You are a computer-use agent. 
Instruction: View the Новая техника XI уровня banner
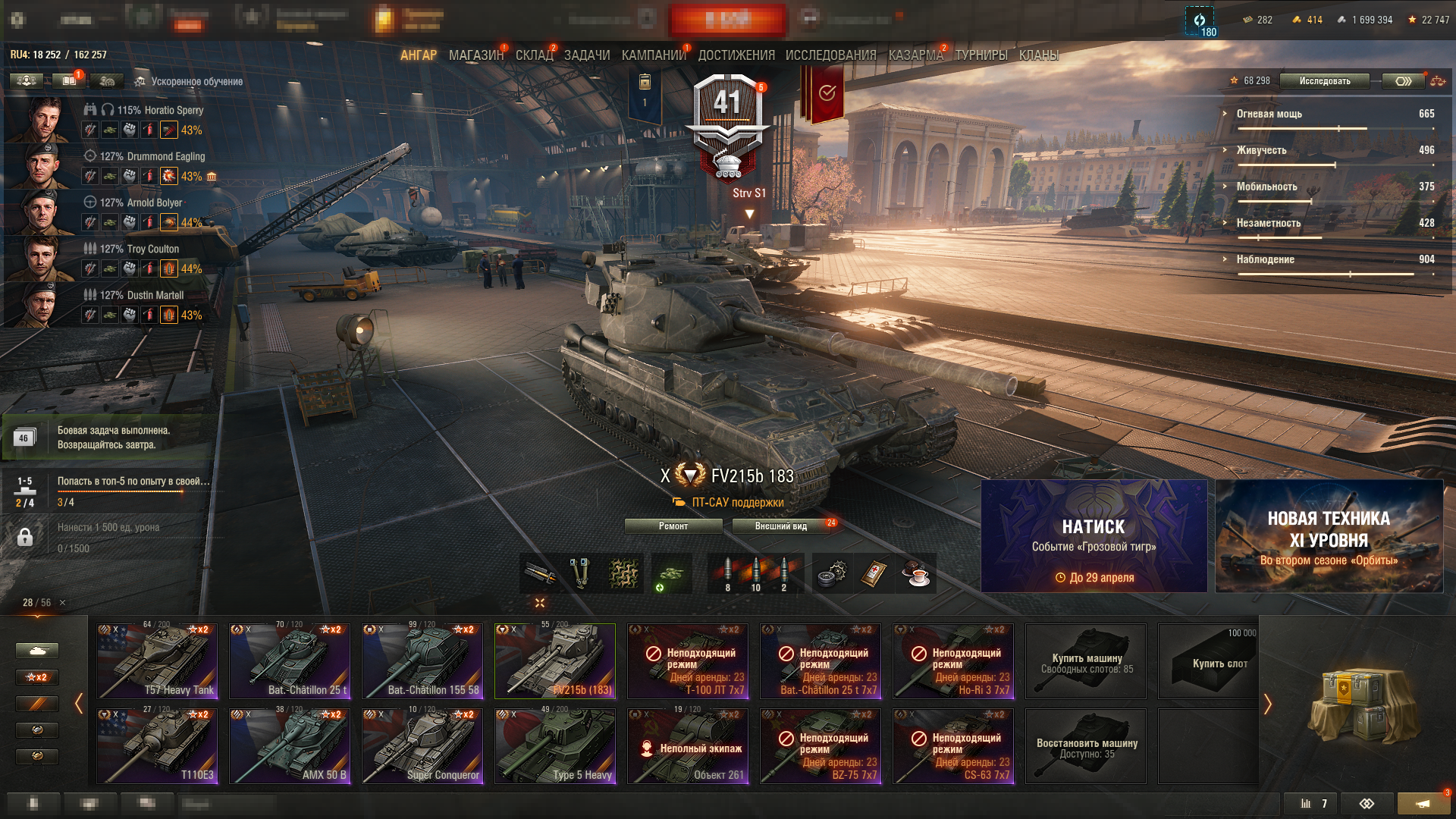pyautogui.click(x=1329, y=536)
